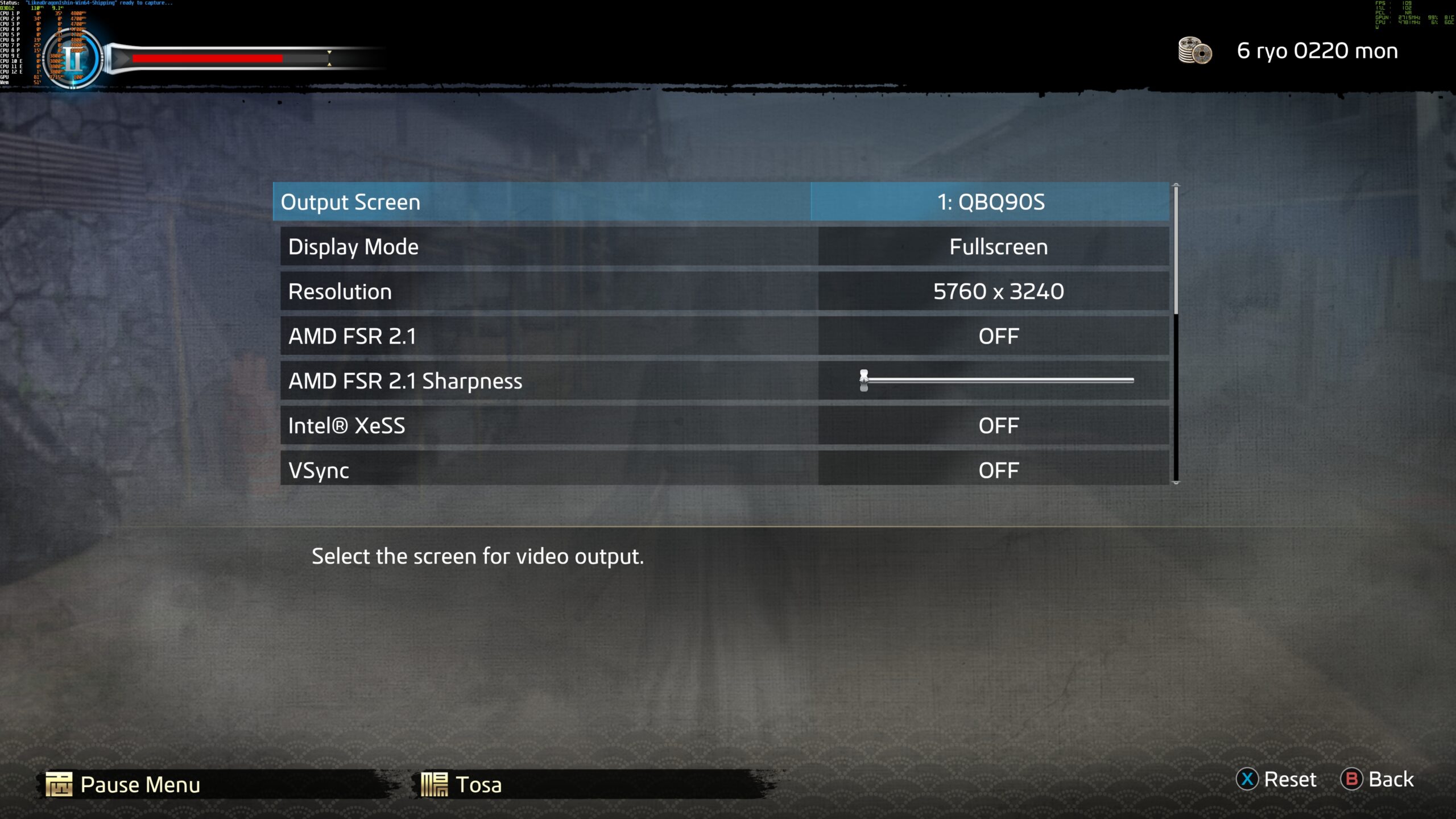The width and height of the screenshot is (1456, 819).
Task: Toggle the VSync setting
Action: click(x=998, y=470)
